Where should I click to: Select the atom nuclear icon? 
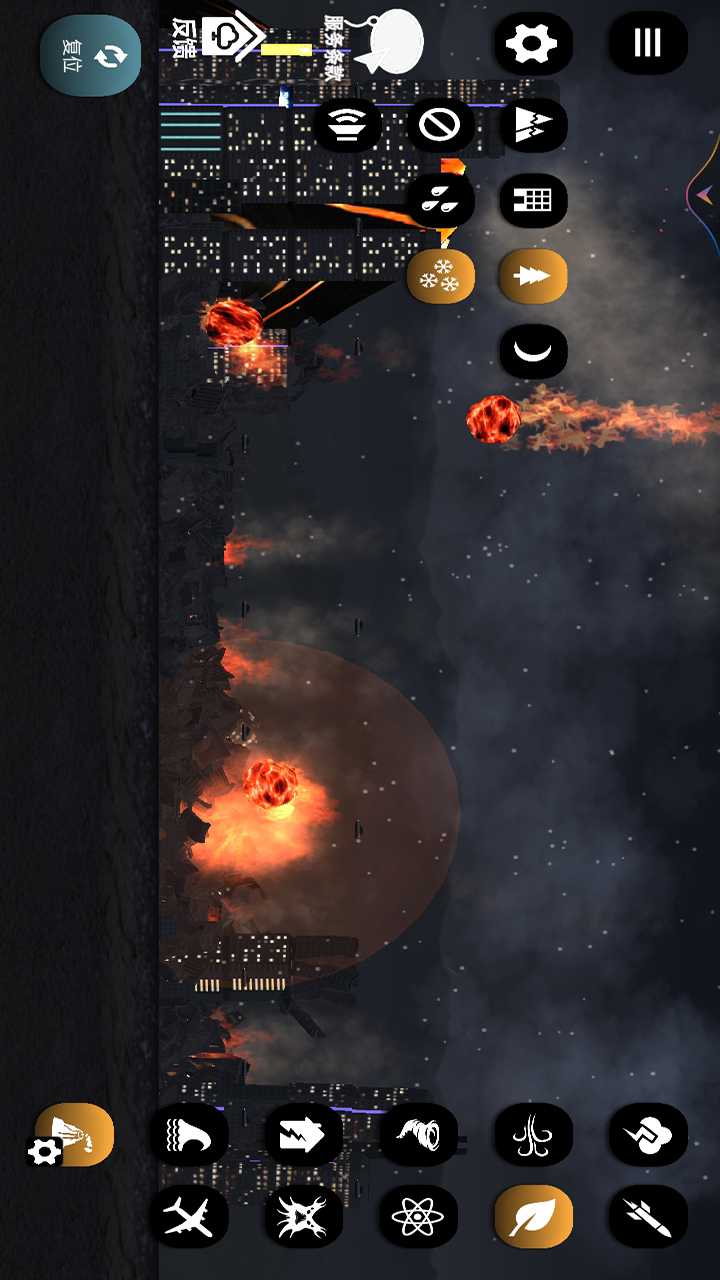[x=418, y=1216]
